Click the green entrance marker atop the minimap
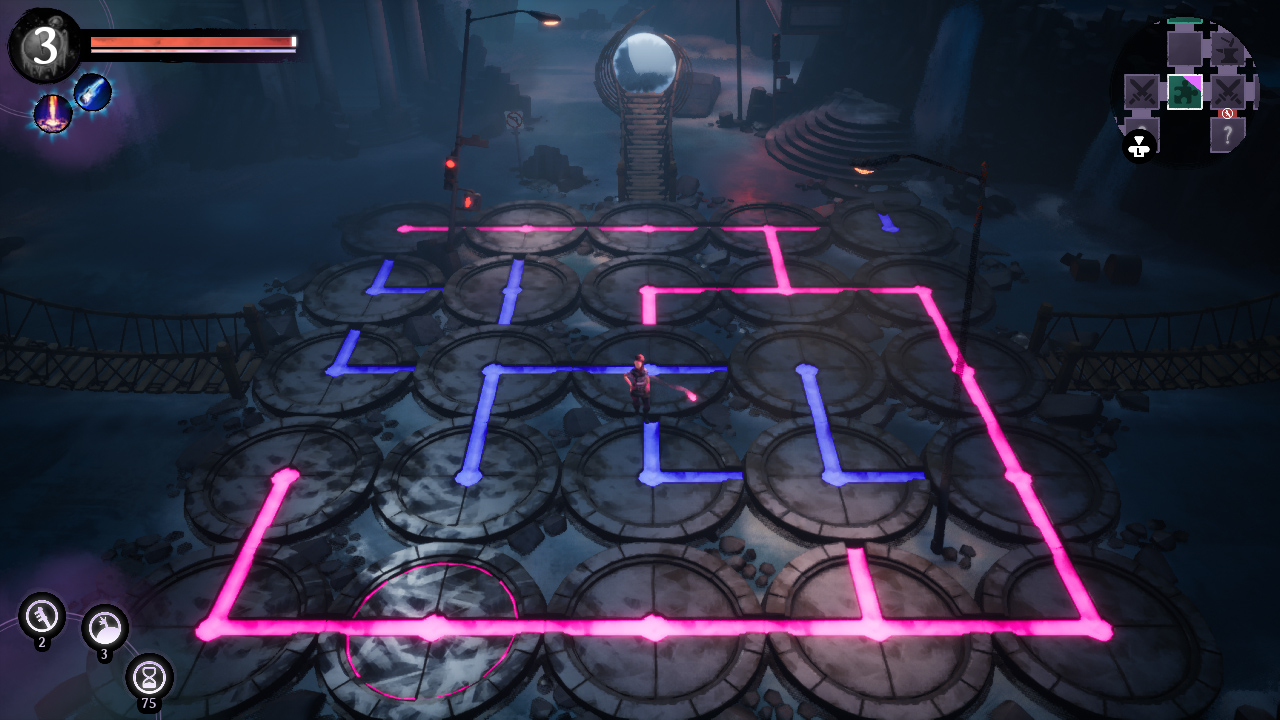This screenshot has height=720, width=1280. 1184,21
